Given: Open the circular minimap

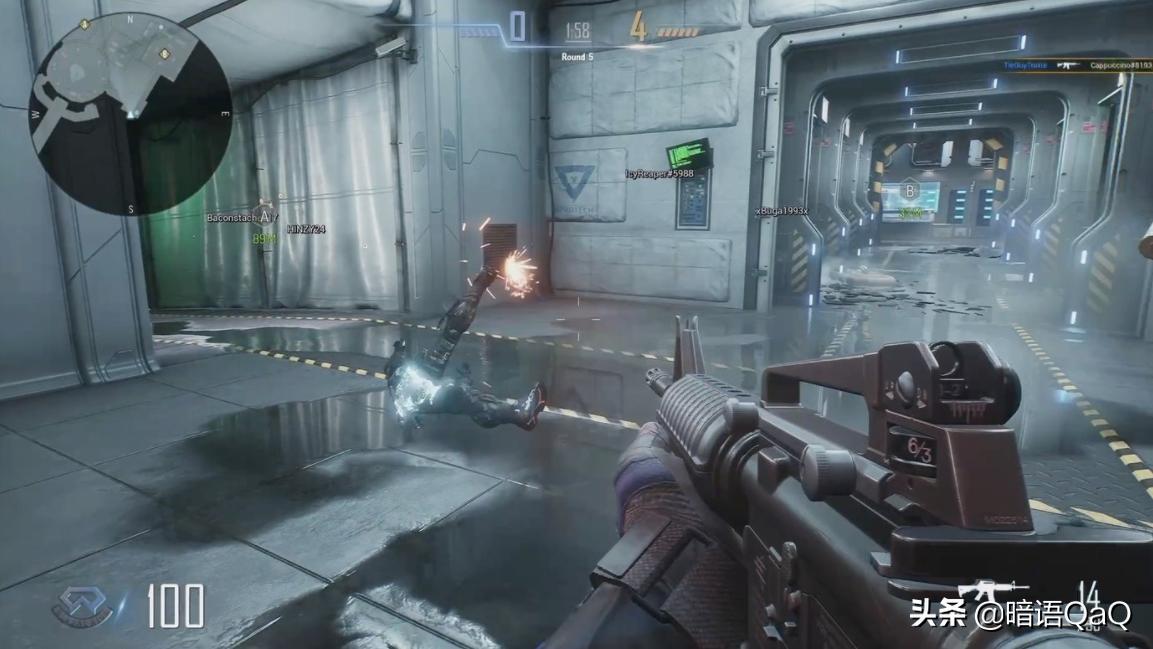Looking at the screenshot, I should (x=131, y=113).
